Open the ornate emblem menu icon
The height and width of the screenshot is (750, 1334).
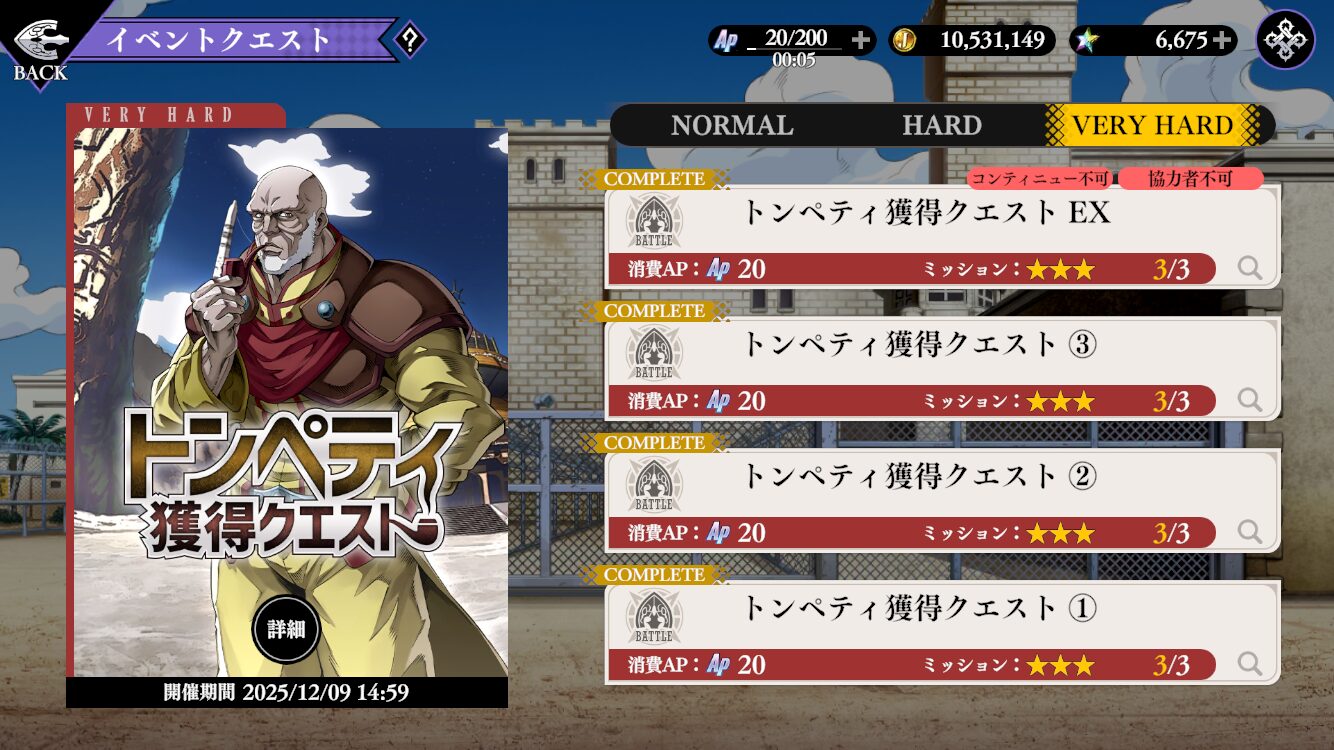[x=1285, y=40]
